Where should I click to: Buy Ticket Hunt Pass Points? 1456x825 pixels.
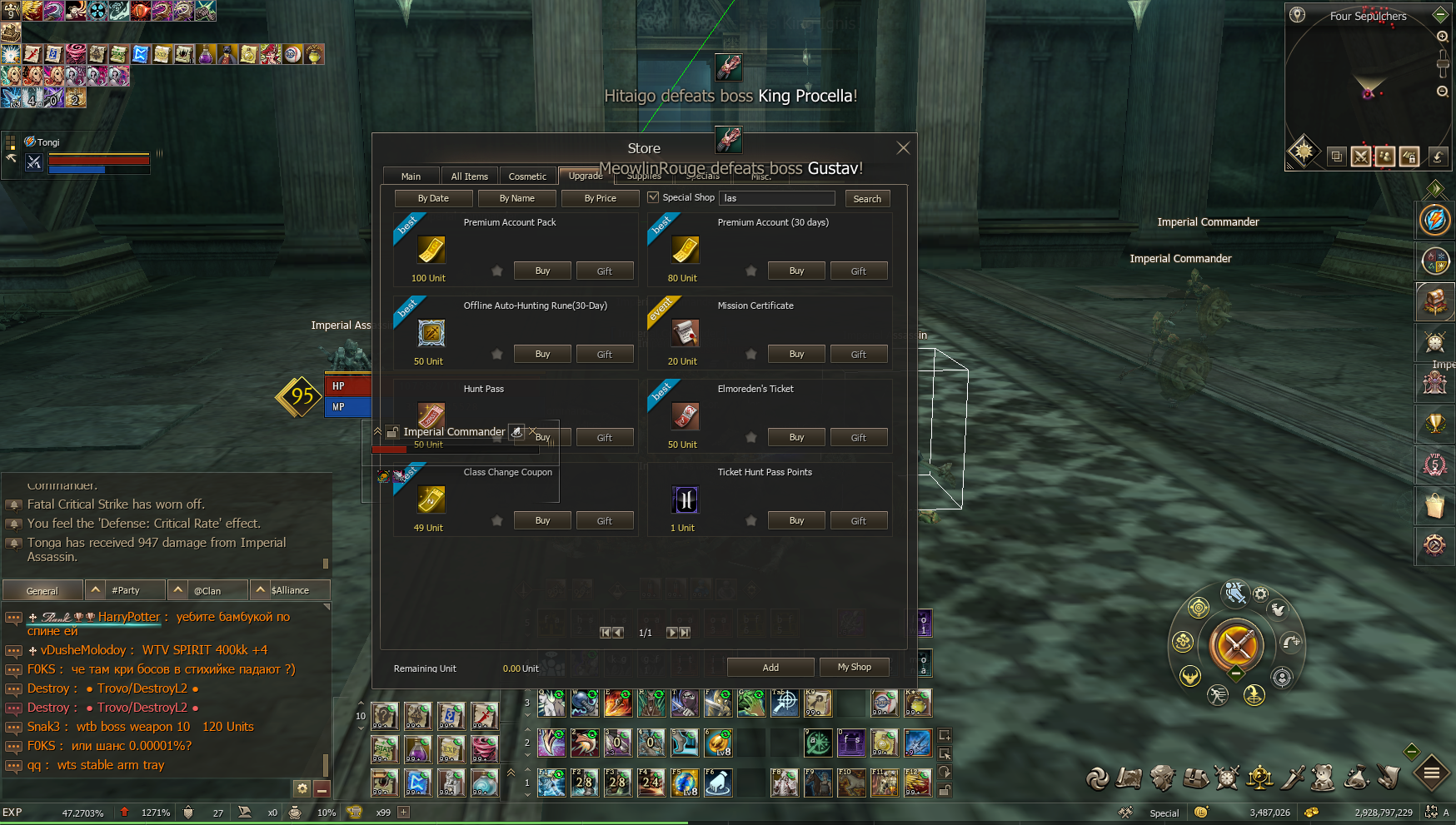(x=796, y=520)
